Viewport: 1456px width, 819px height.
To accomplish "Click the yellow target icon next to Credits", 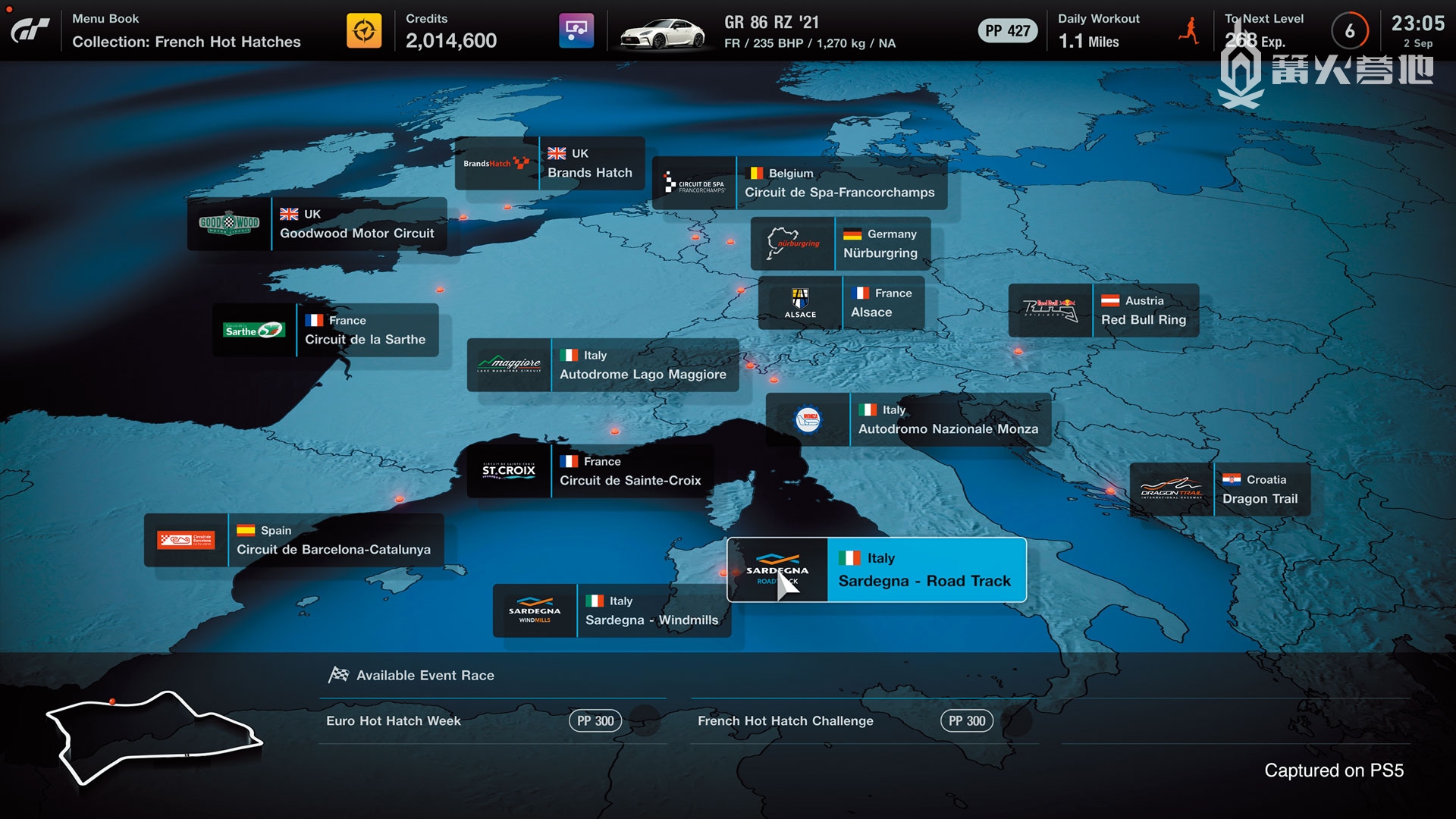I will [364, 31].
